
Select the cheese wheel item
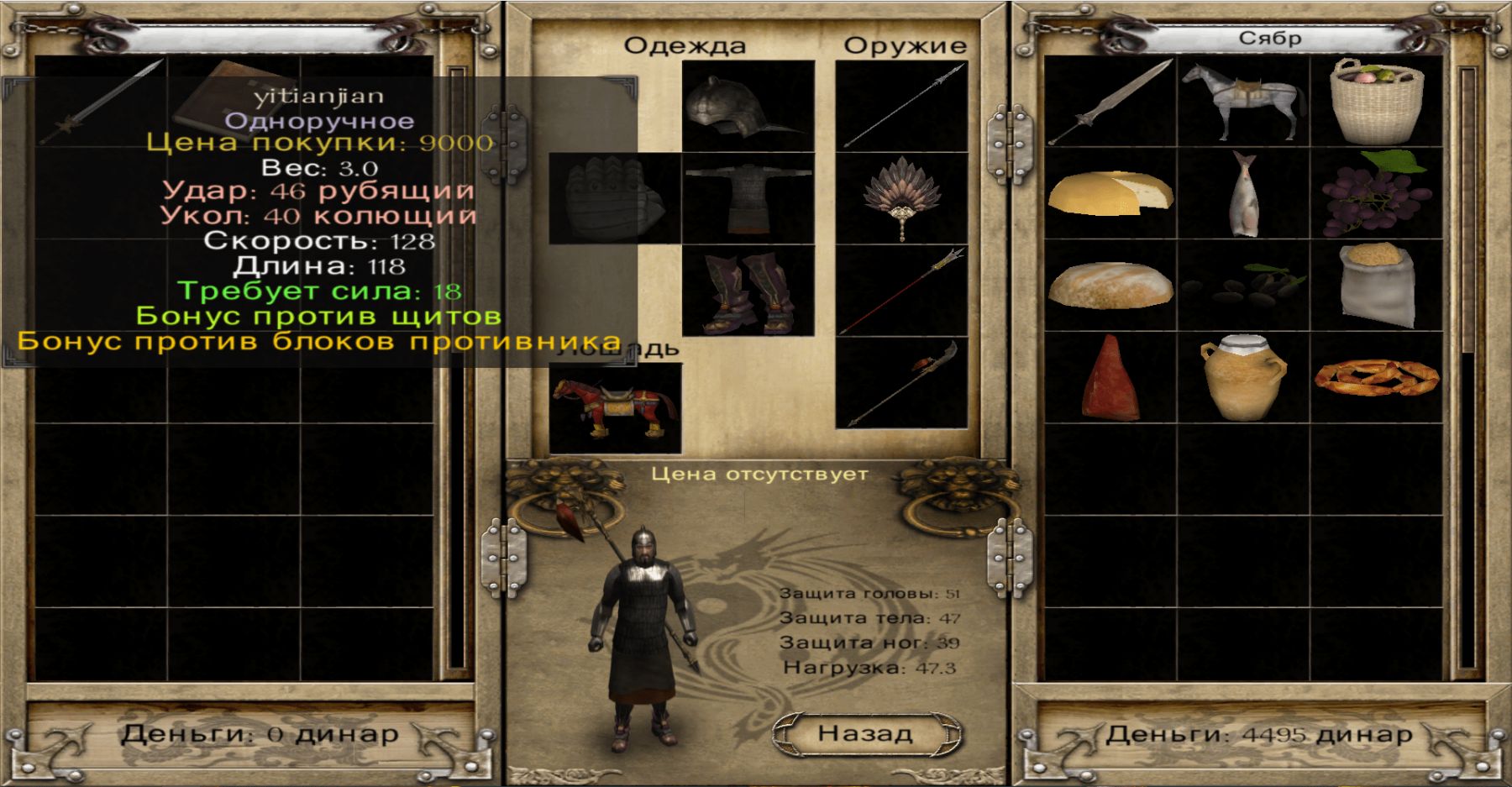click(1110, 193)
